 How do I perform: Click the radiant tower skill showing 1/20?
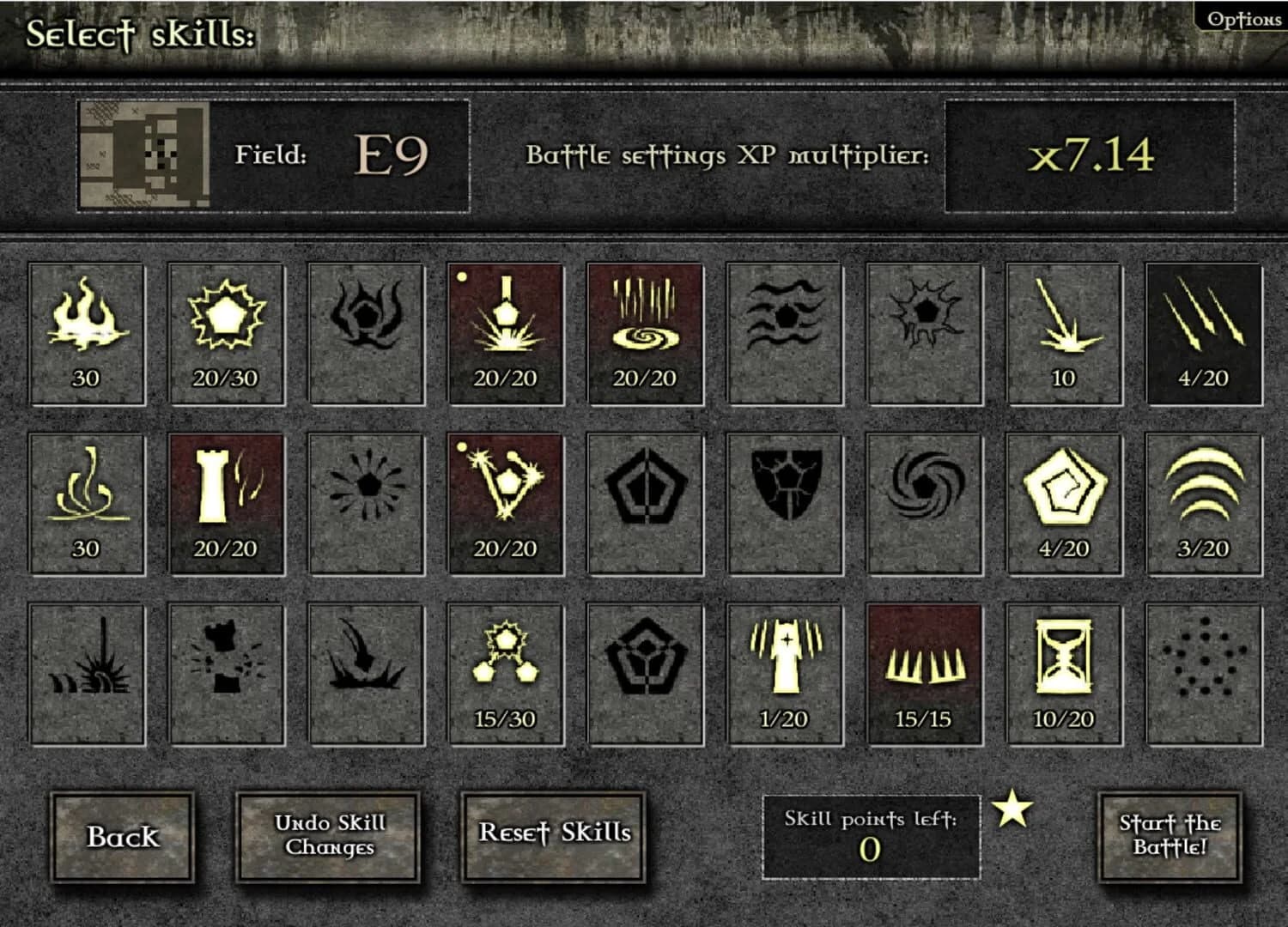click(x=784, y=671)
